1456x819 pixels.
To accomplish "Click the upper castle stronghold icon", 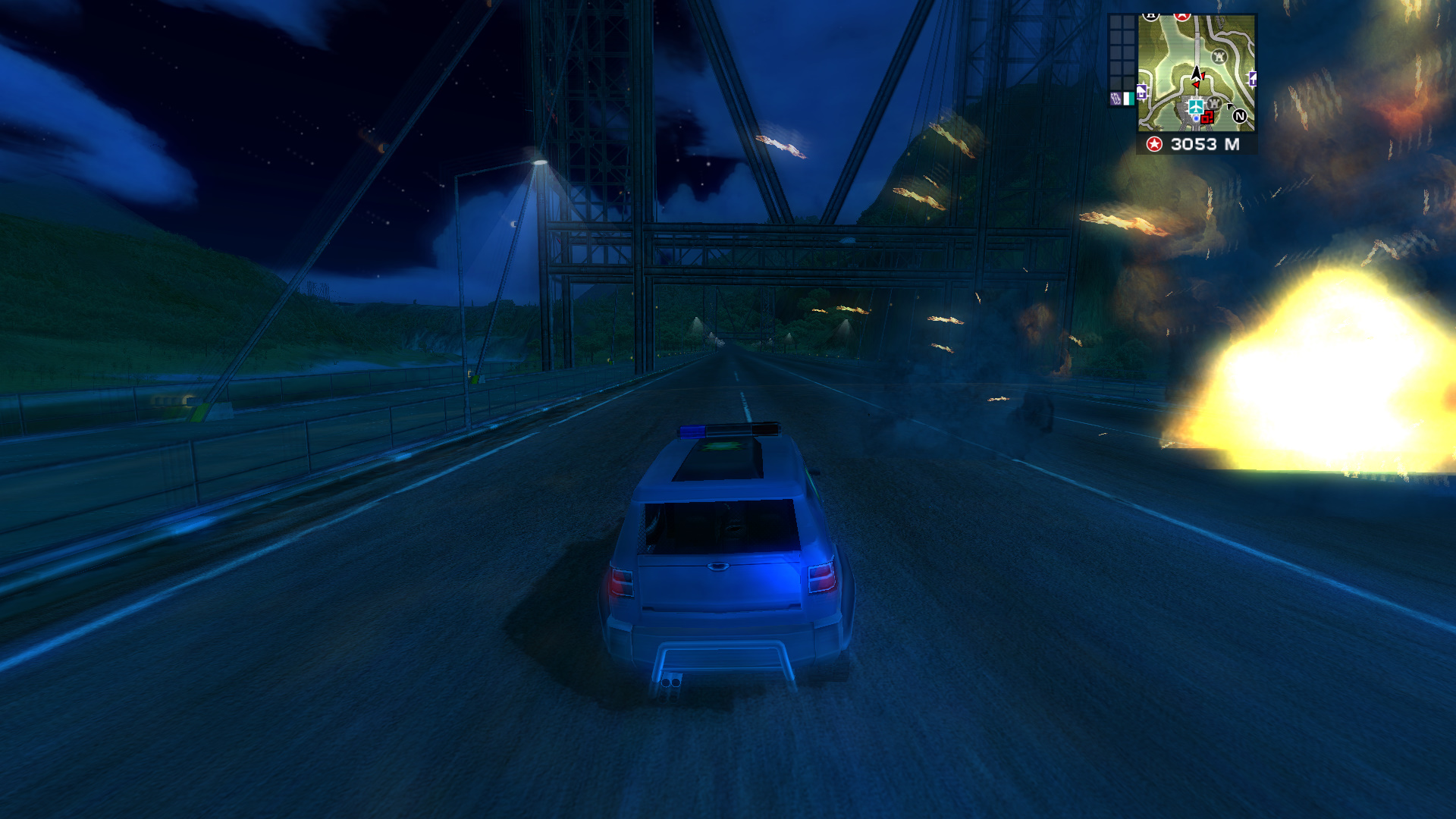I will (1219, 57).
